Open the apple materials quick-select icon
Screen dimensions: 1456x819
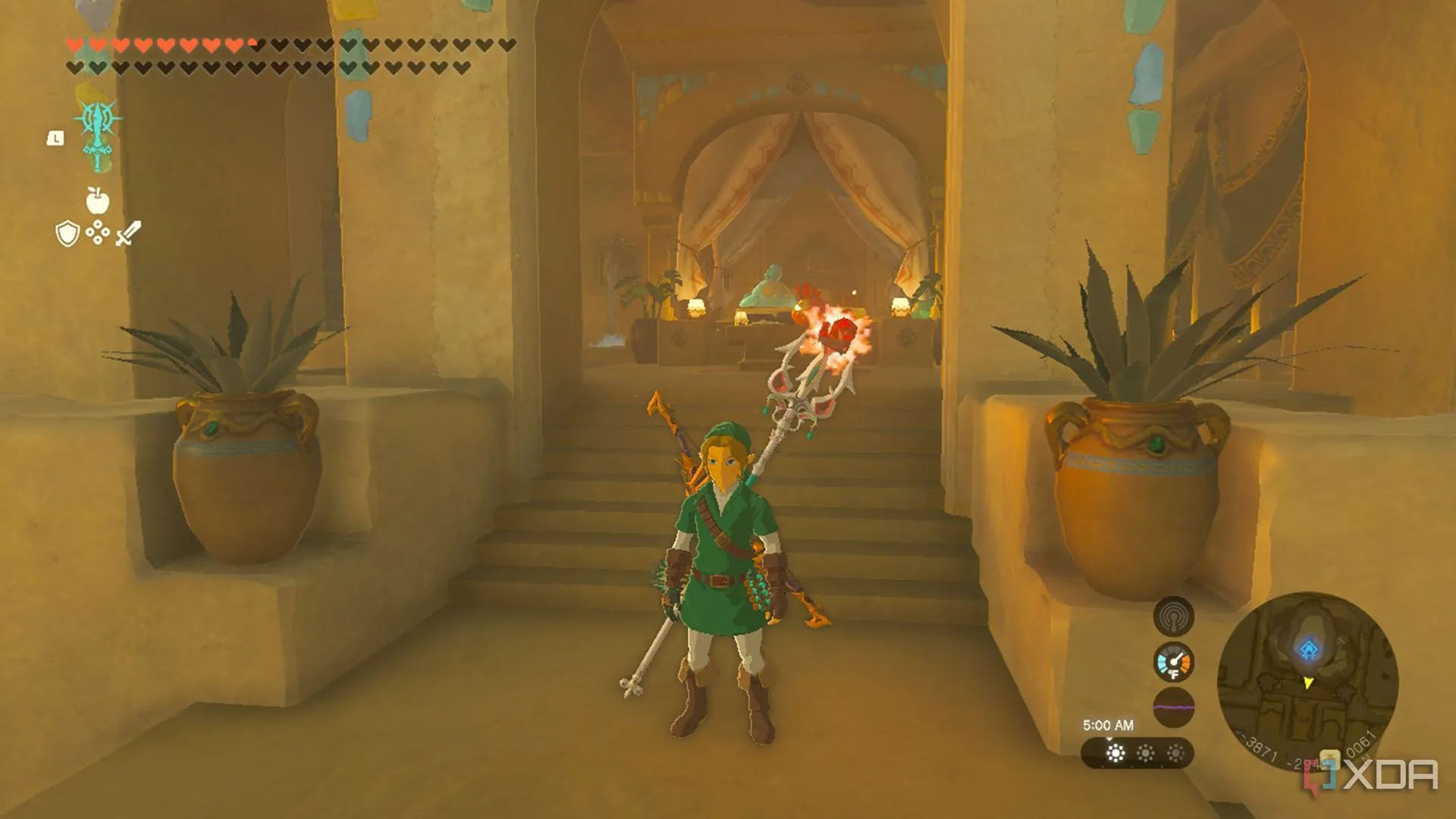pos(97,200)
